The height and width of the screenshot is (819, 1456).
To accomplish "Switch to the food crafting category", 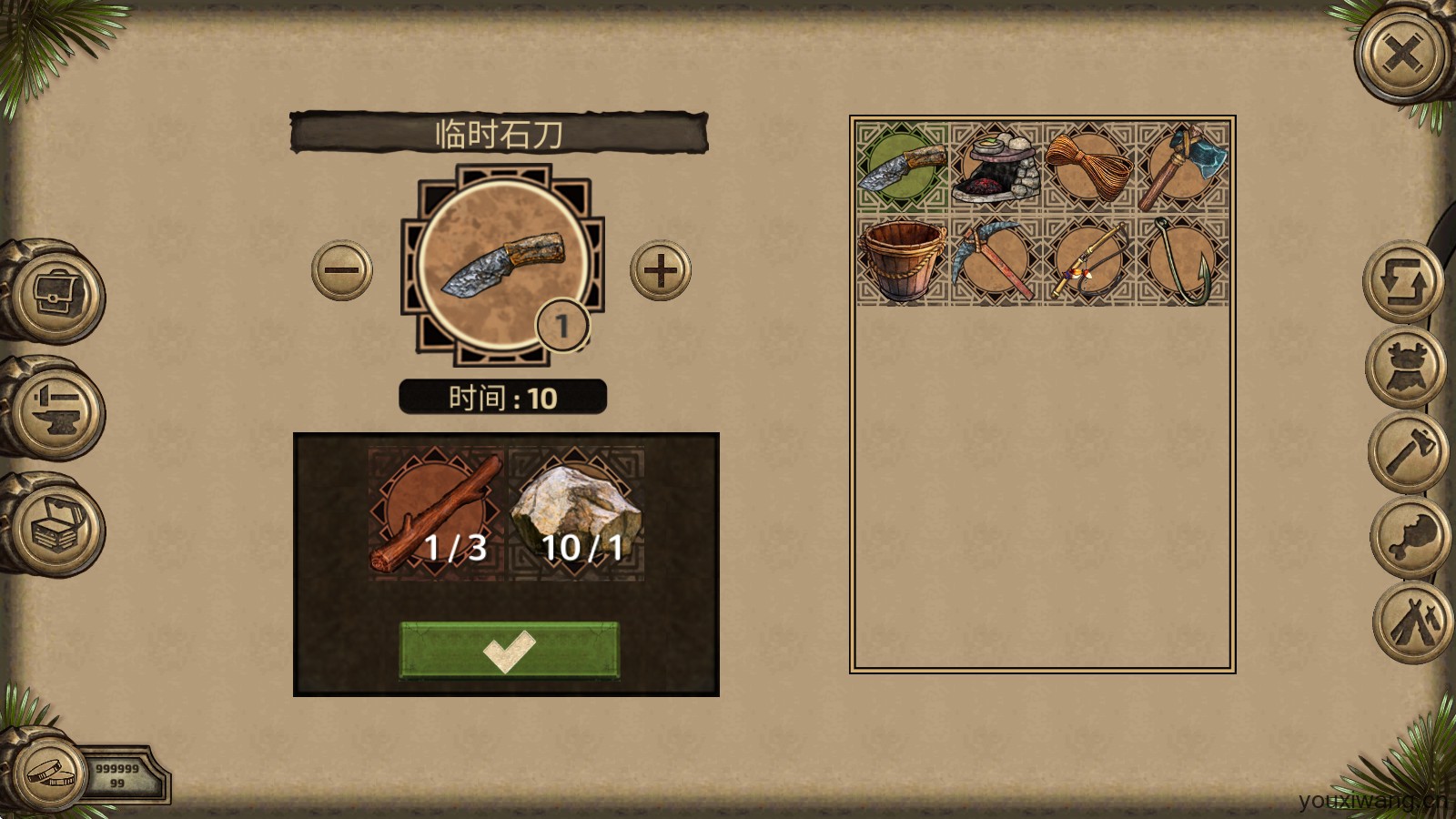I will coord(1411,537).
